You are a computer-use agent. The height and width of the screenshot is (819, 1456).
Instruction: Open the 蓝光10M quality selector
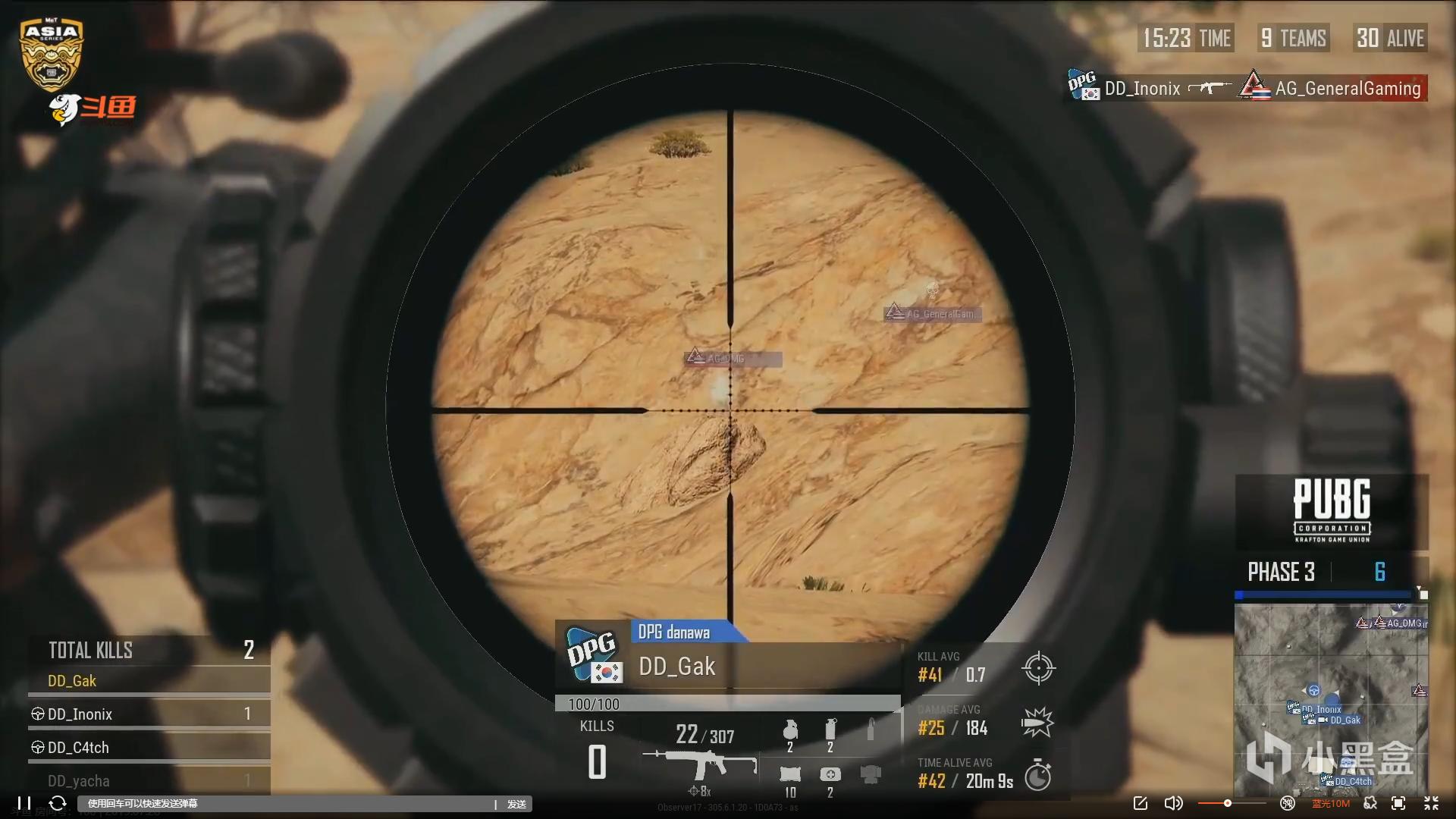click(1331, 803)
